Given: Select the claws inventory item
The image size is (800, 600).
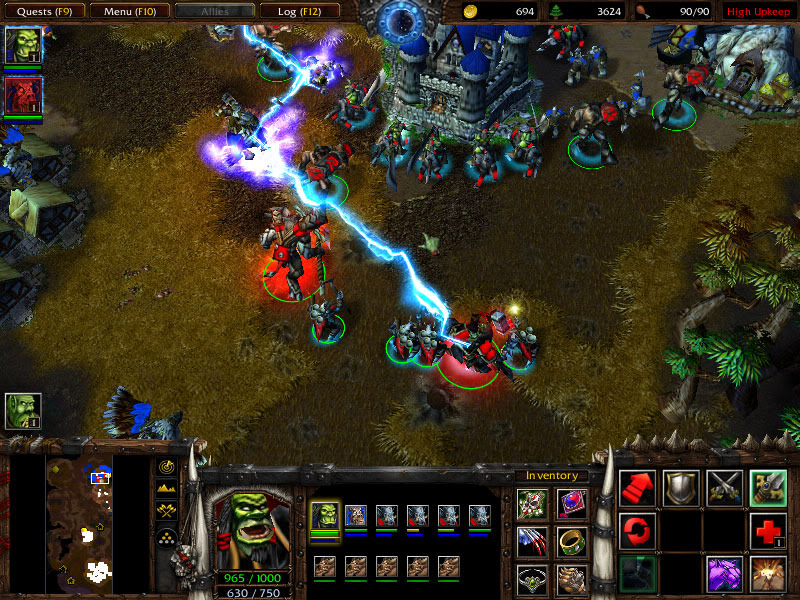Looking at the screenshot, I should [532, 542].
